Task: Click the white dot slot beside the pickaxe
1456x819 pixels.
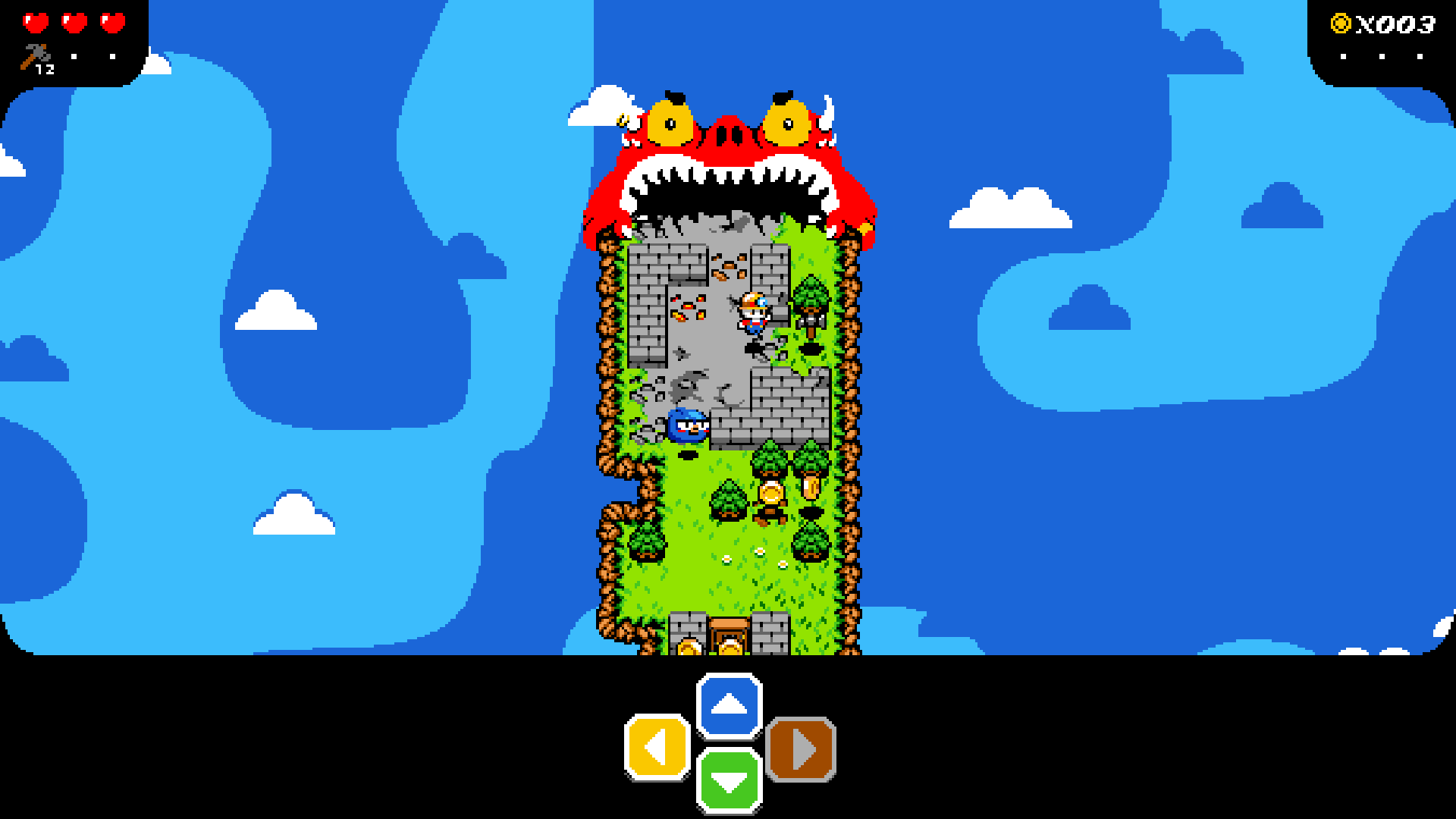Action: coord(74,57)
